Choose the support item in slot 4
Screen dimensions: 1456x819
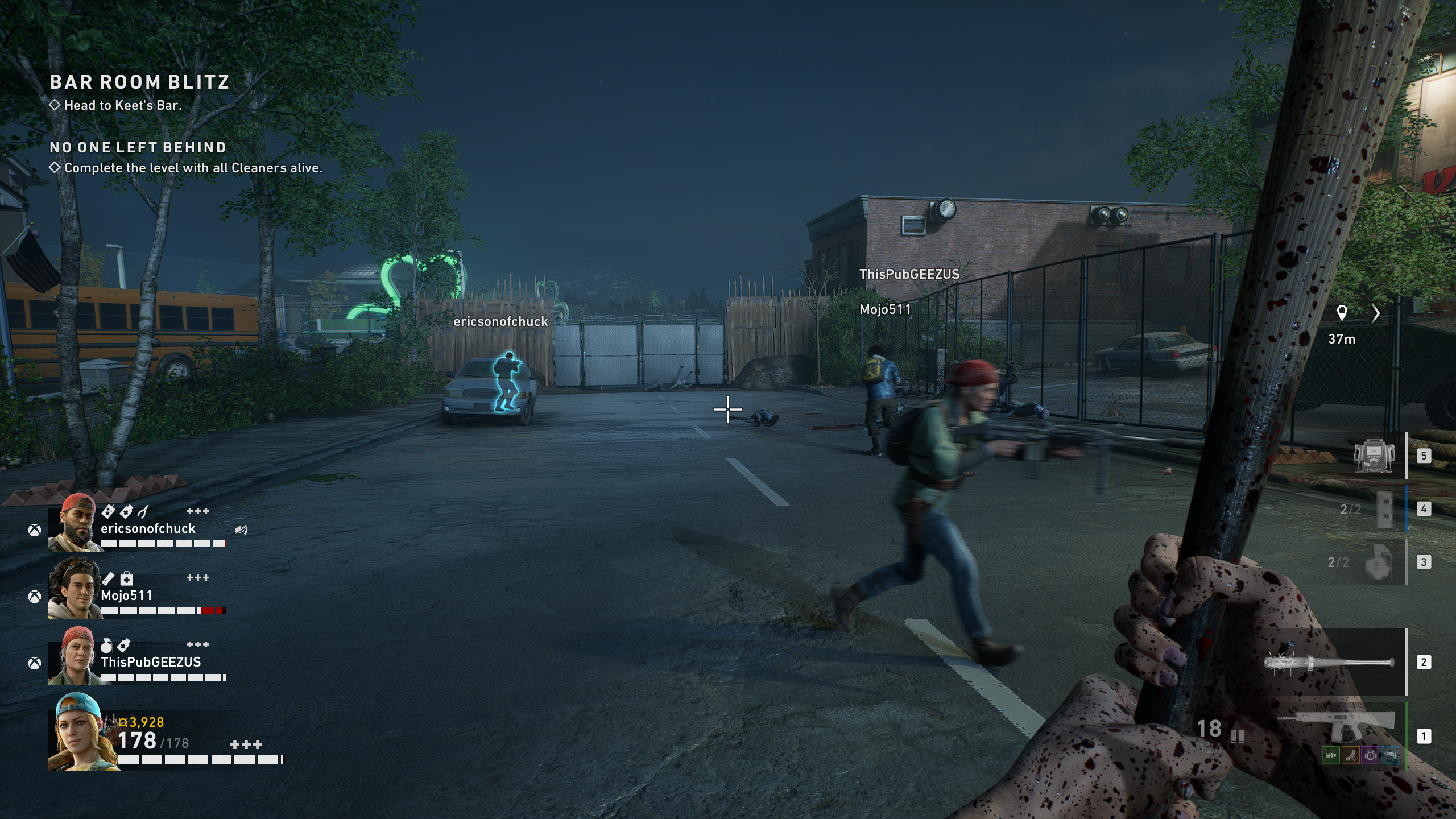point(1384,509)
